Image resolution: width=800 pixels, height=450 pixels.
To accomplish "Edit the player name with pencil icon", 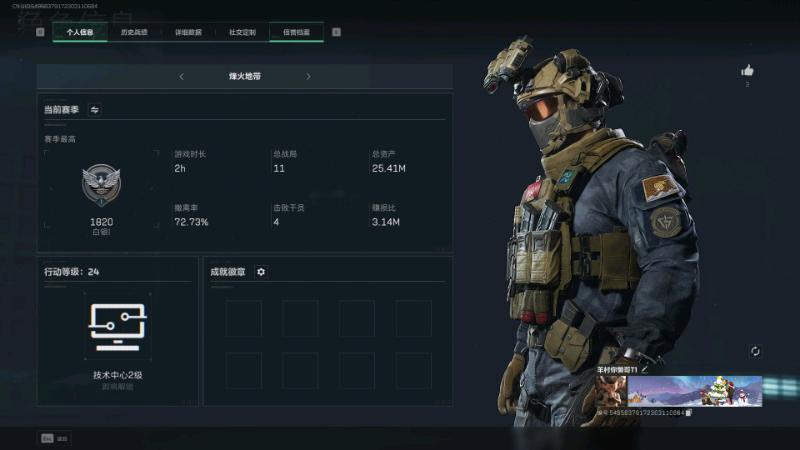I will coord(643,369).
